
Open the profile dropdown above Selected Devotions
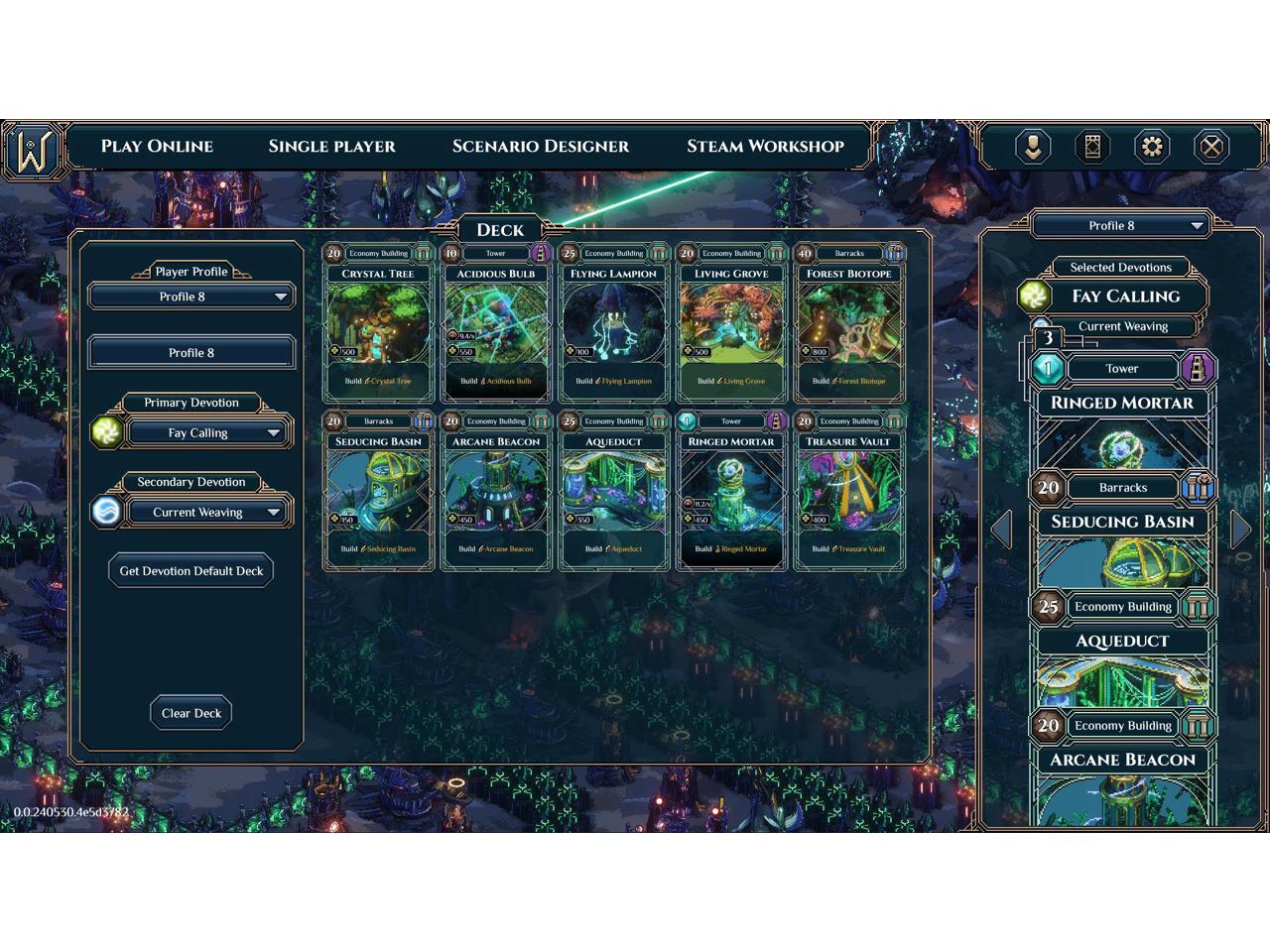coord(1121,226)
